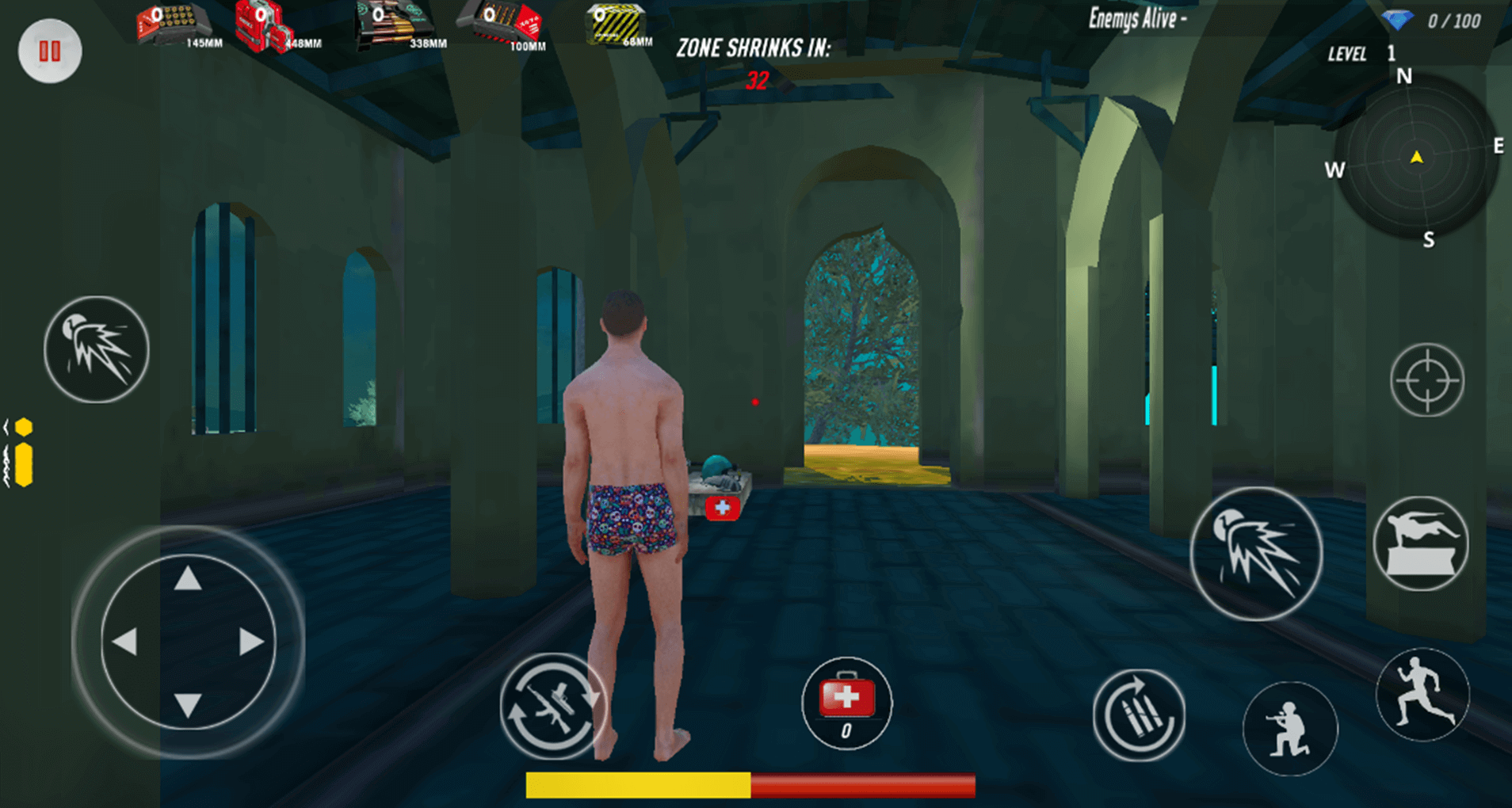The image size is (1512, 808).
Task: Pause the game with the red pause button
Action: pos(50,51)
